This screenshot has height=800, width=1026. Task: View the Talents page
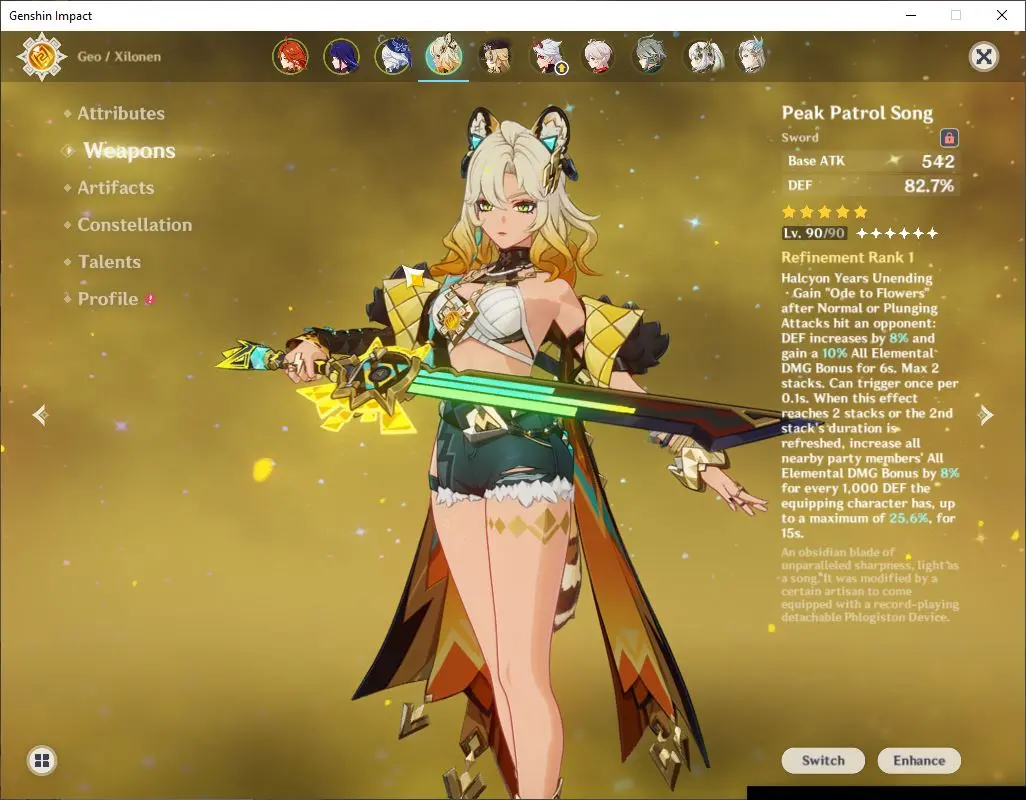point(109,262)
